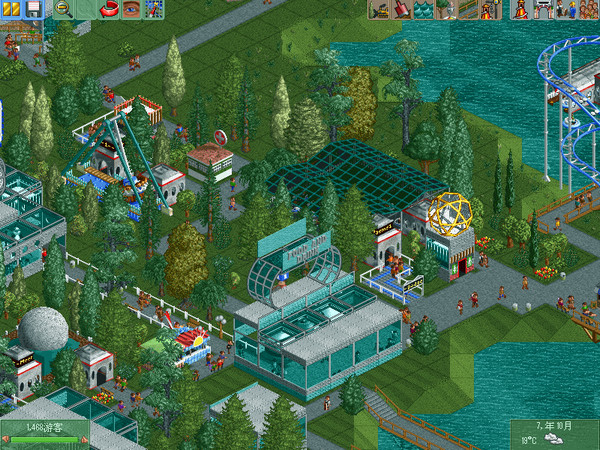Open the floppy disk save menu
Viewport: 600px width, 450px height.
33,9
